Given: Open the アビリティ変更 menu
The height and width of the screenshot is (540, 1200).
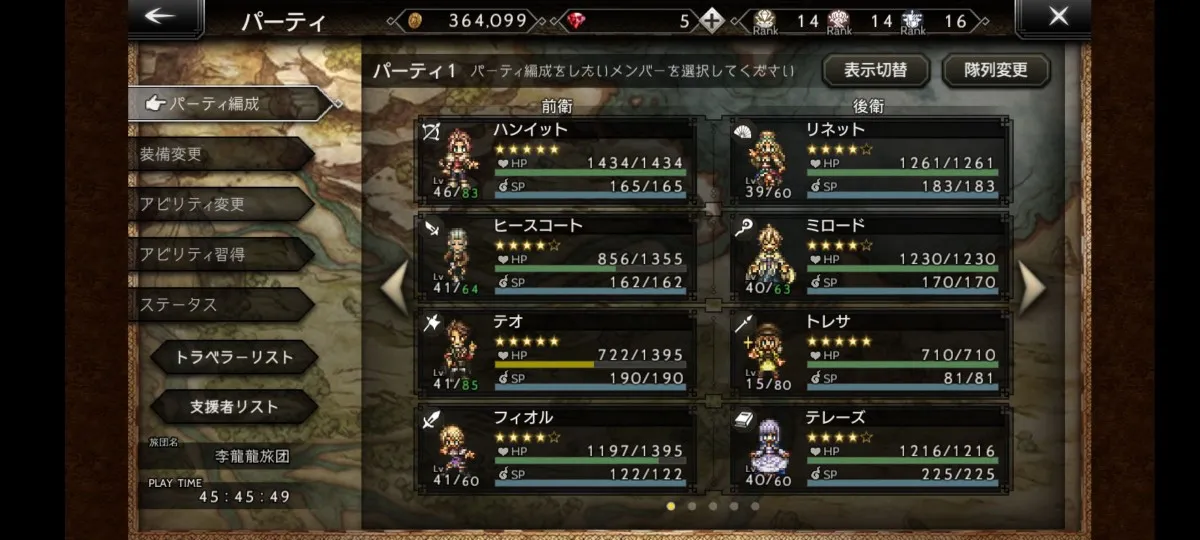Looking at the screenshot, I should click(x=220, y=204).
